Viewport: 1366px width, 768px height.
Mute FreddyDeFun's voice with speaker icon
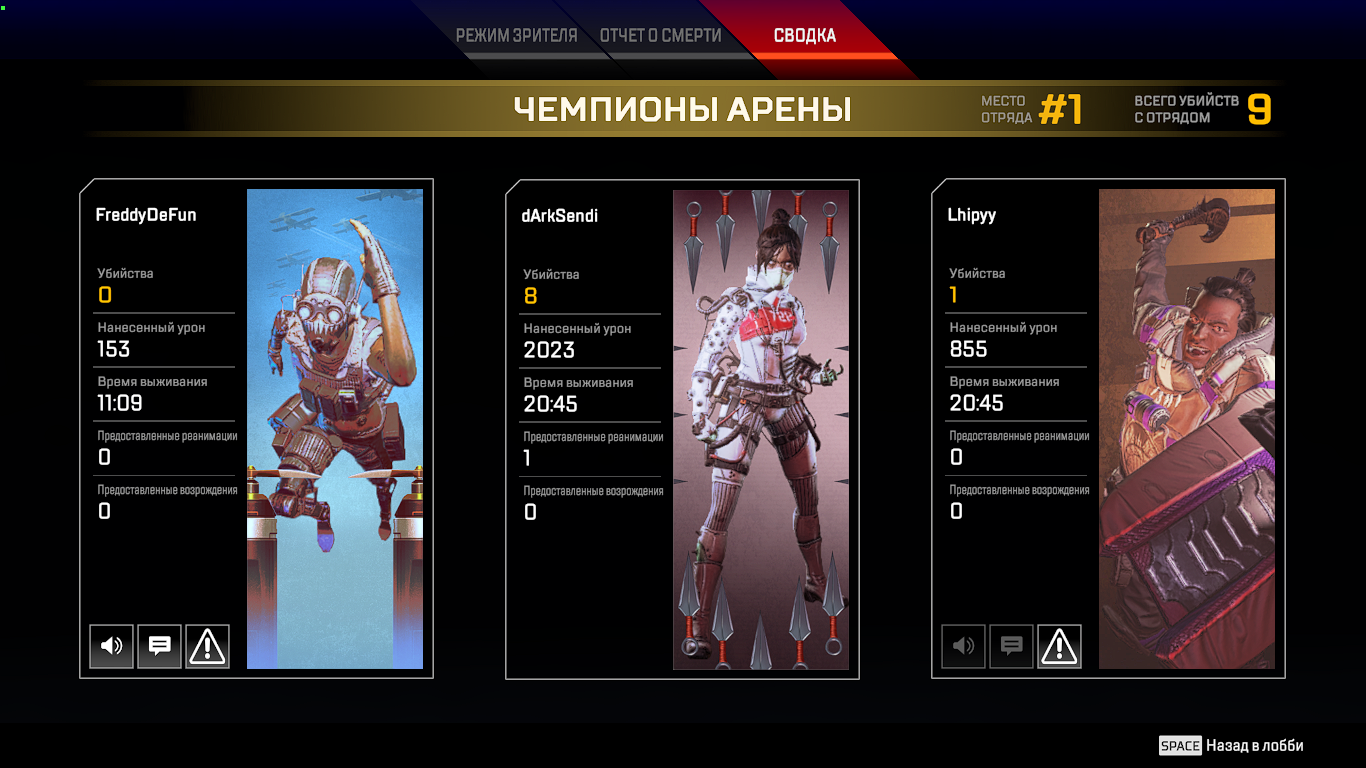(112, 646)
